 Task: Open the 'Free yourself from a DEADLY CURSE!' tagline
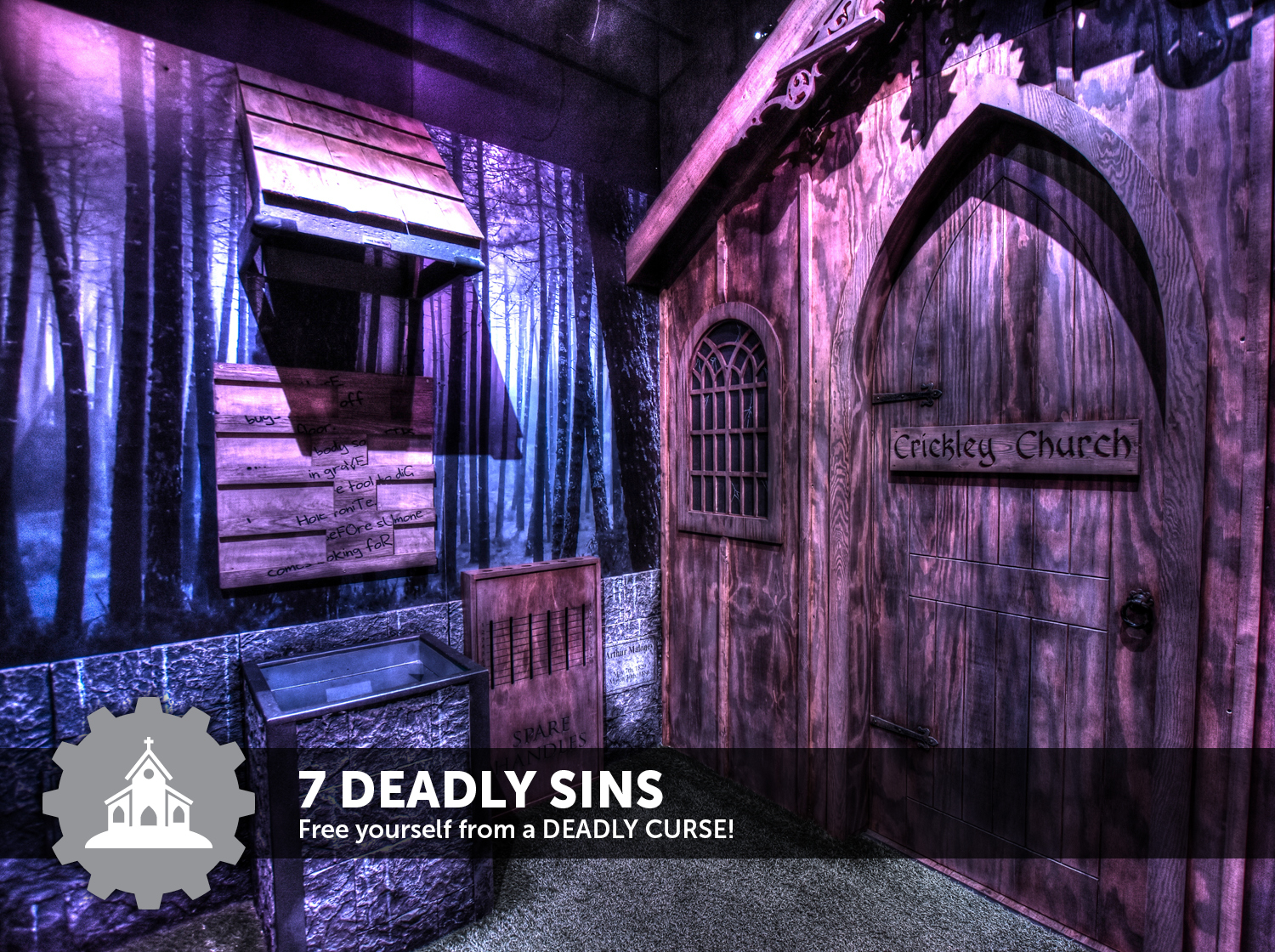(x=516, y=830)
